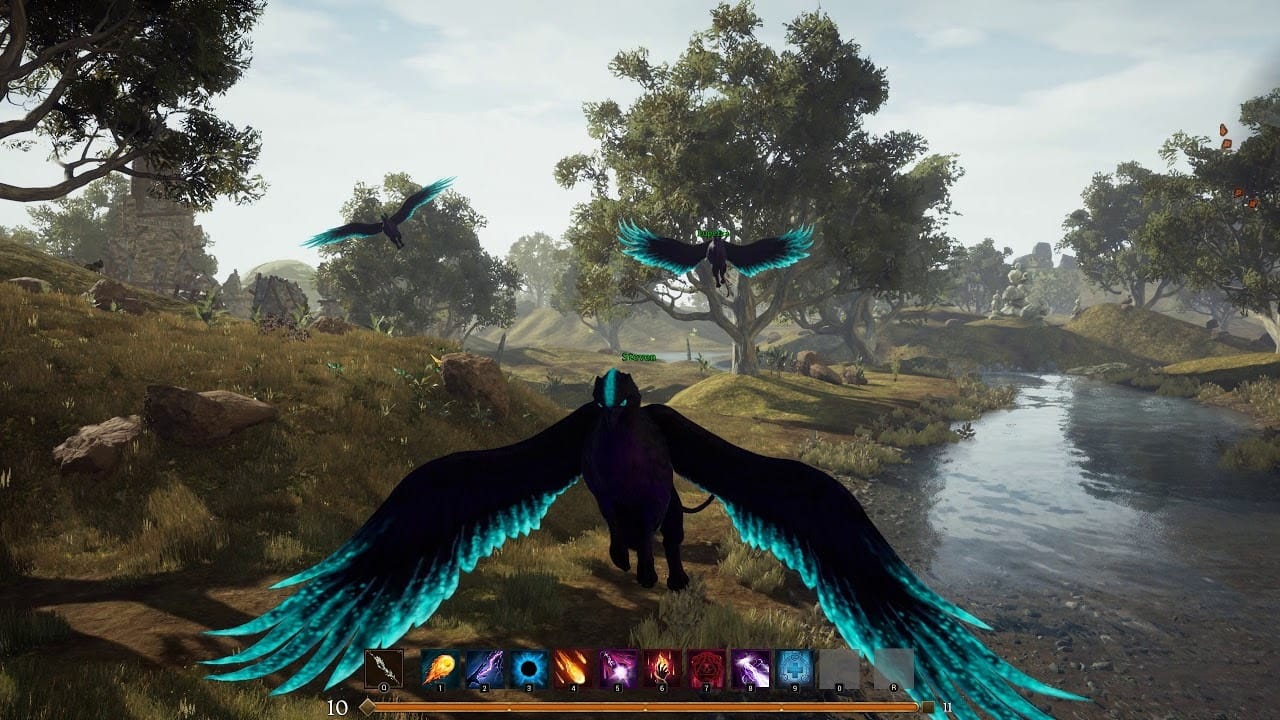The width and height of the screenshot is (1280, 720).
Task: Trigger the meteor shower skill
Action: pos(574,668)
